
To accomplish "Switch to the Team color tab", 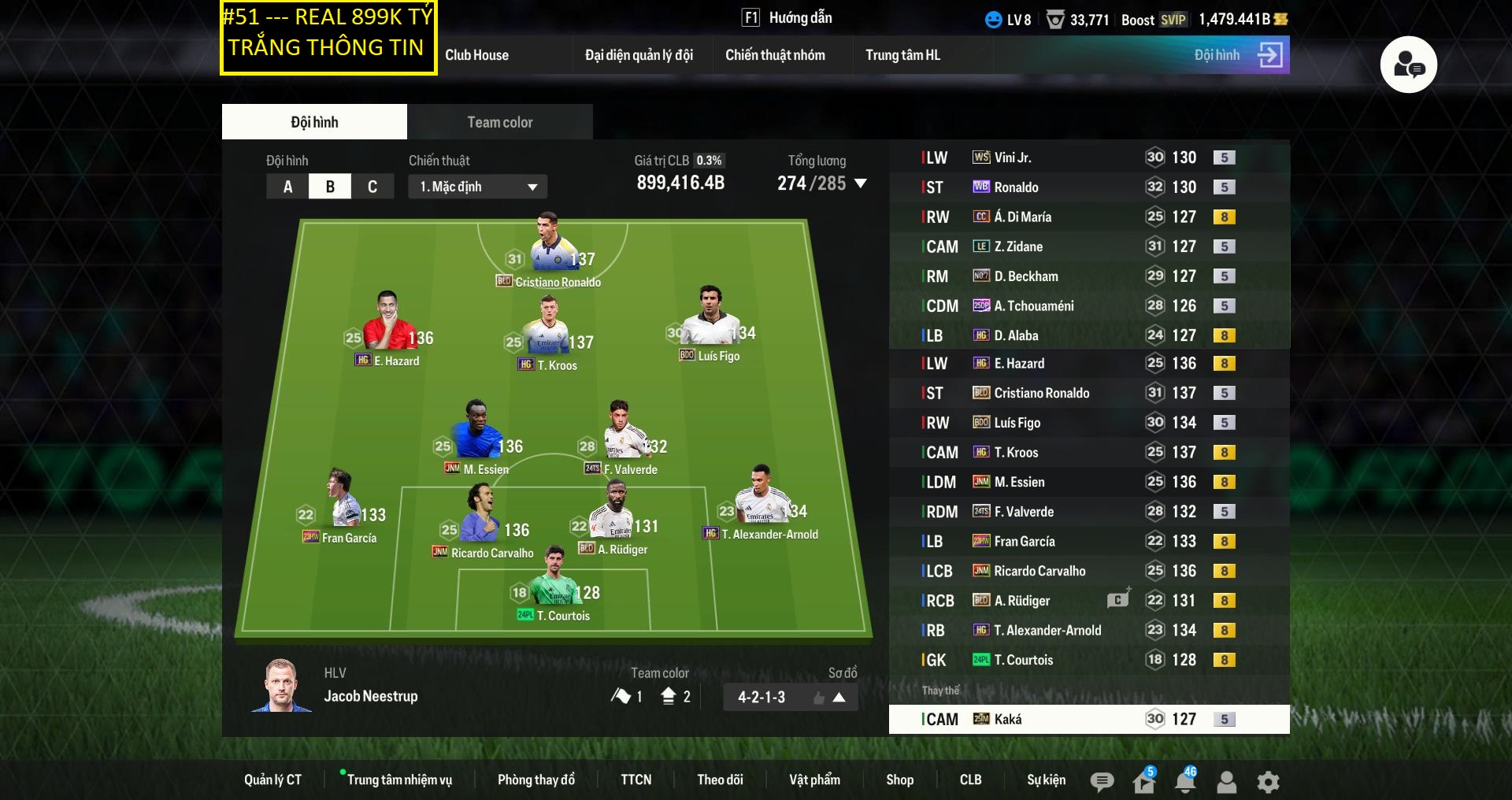I will (499, 122).
